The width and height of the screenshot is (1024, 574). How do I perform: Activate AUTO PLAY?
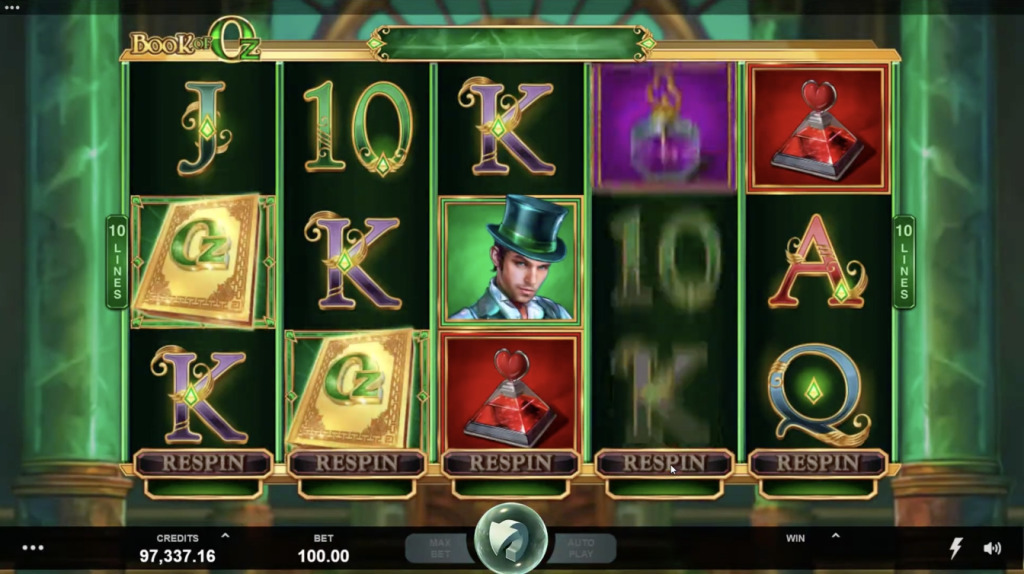tap(581, 548)
